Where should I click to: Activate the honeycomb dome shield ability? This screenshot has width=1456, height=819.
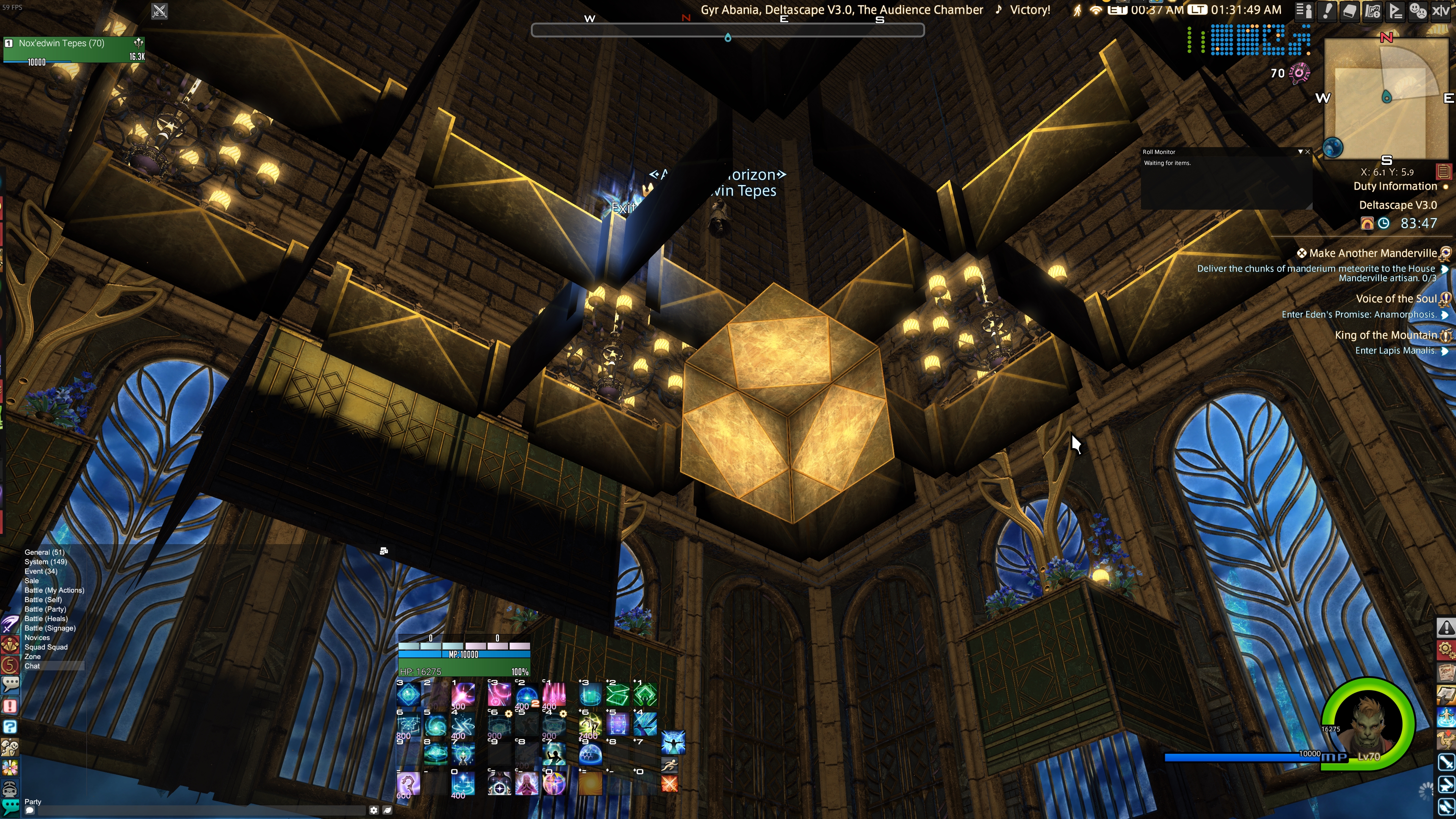590,755
